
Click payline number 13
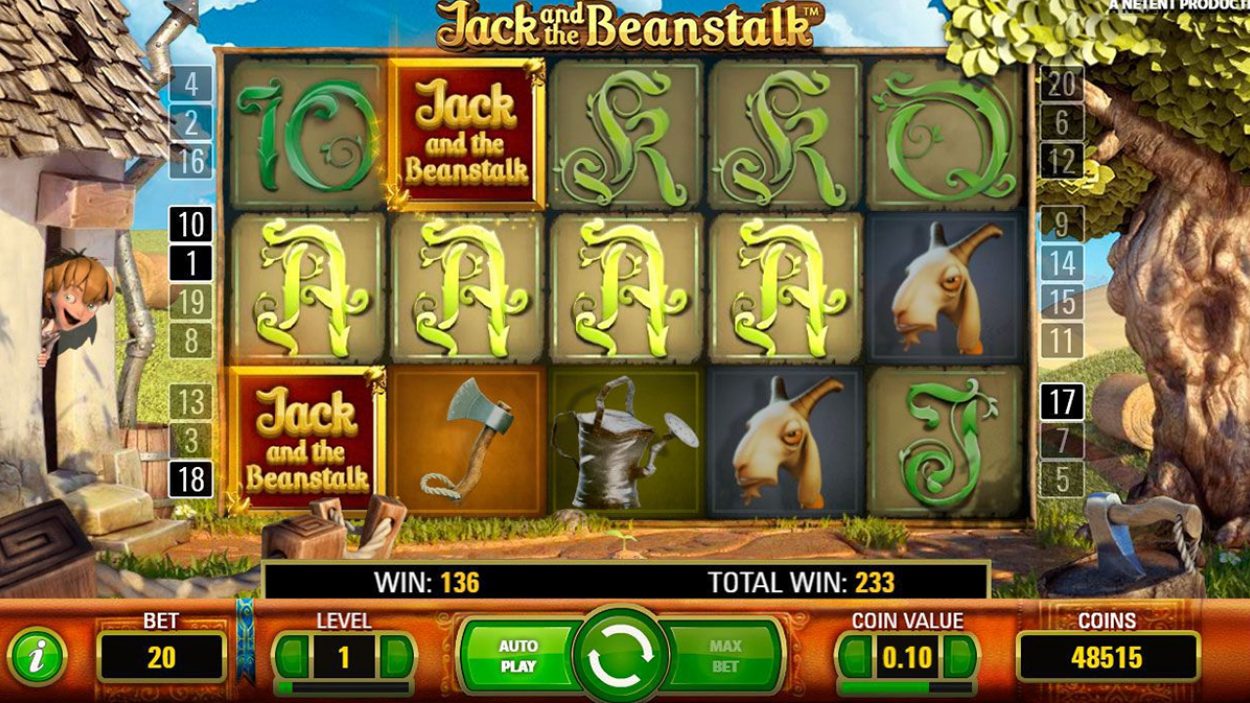(190, 402)
